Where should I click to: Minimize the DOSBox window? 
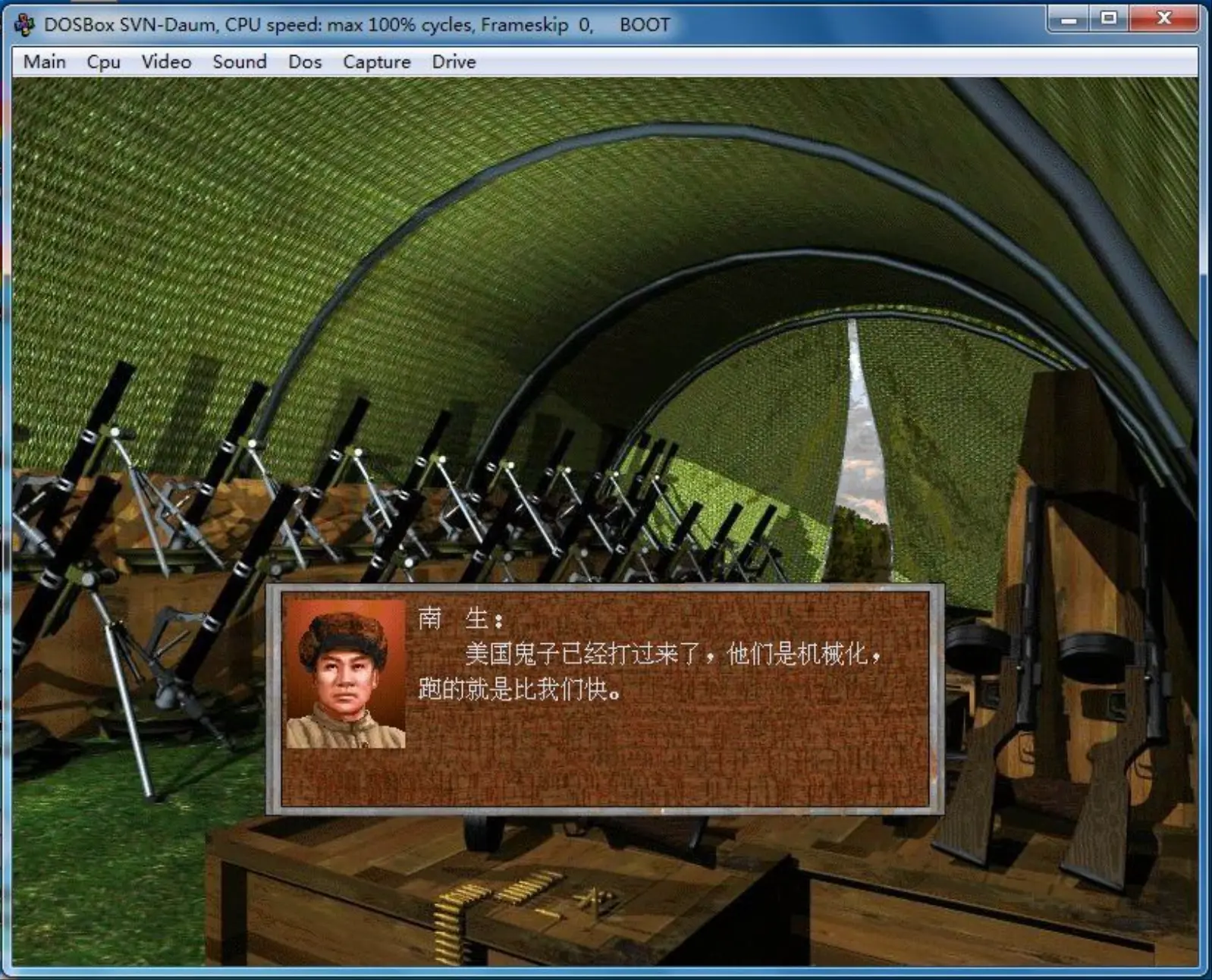[1069, 17]
